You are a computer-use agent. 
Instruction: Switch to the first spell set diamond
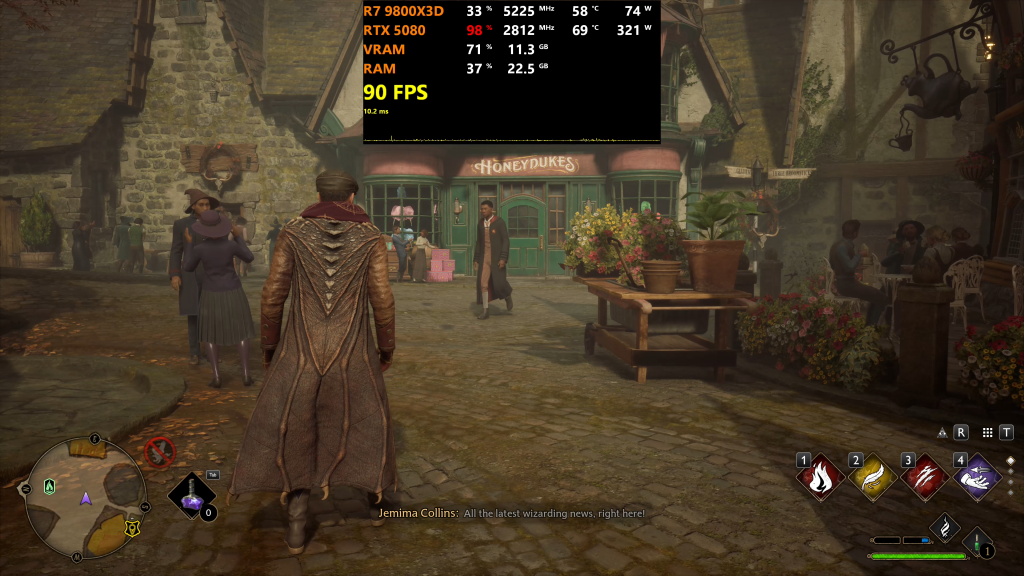pos(1010,461)
